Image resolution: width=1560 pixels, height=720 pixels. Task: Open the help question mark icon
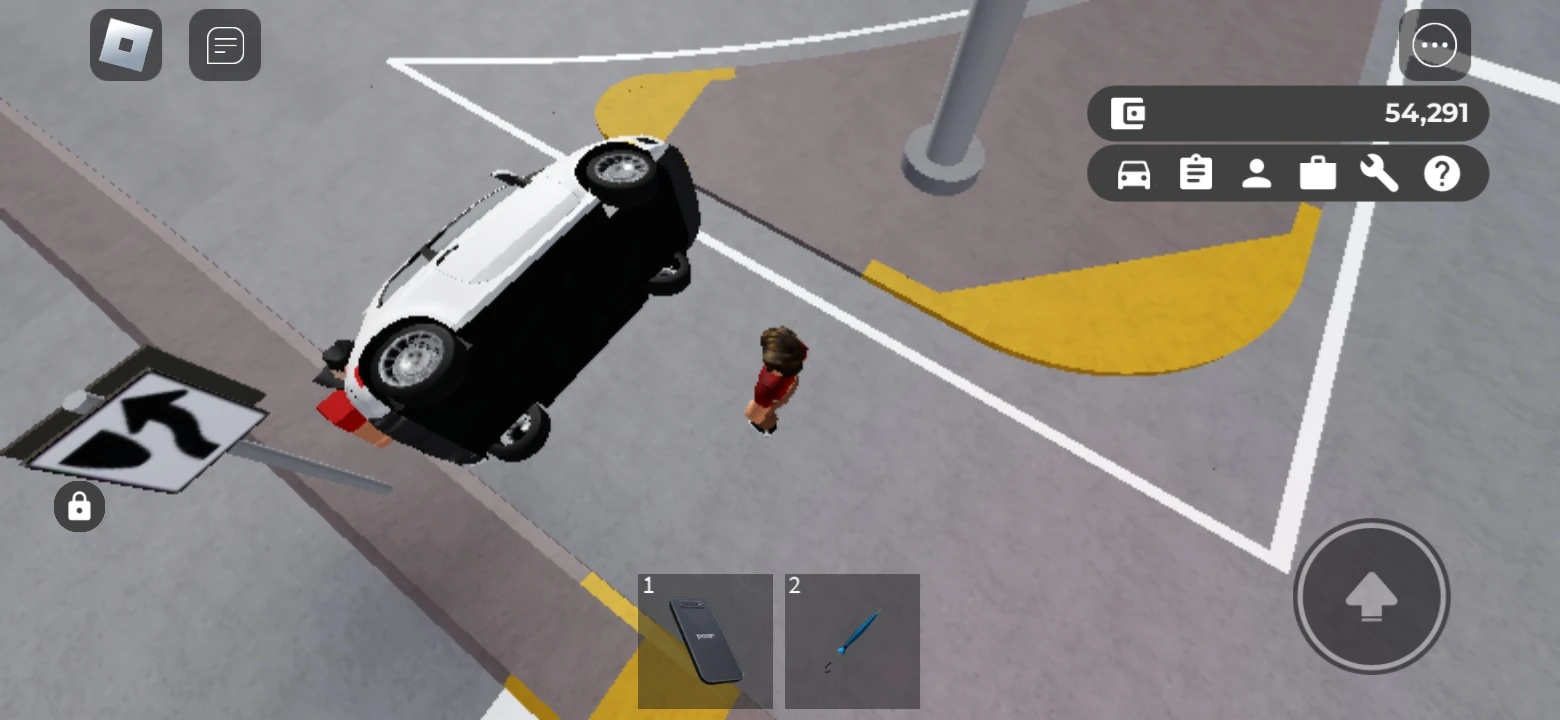[1440, 172]
